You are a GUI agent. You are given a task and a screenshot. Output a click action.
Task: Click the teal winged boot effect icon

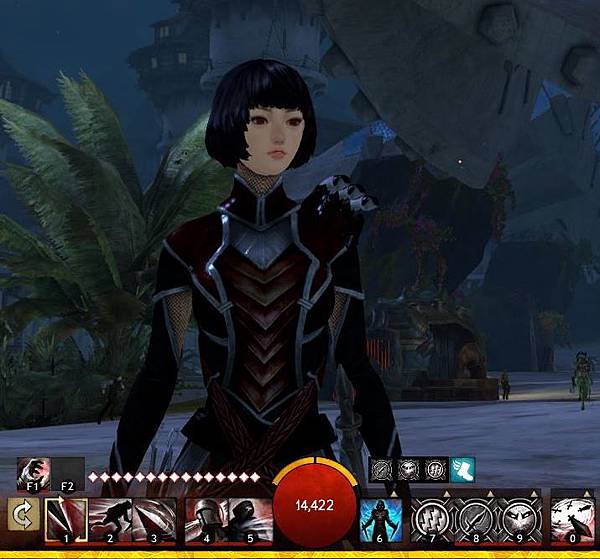click(x=463, y=470)
